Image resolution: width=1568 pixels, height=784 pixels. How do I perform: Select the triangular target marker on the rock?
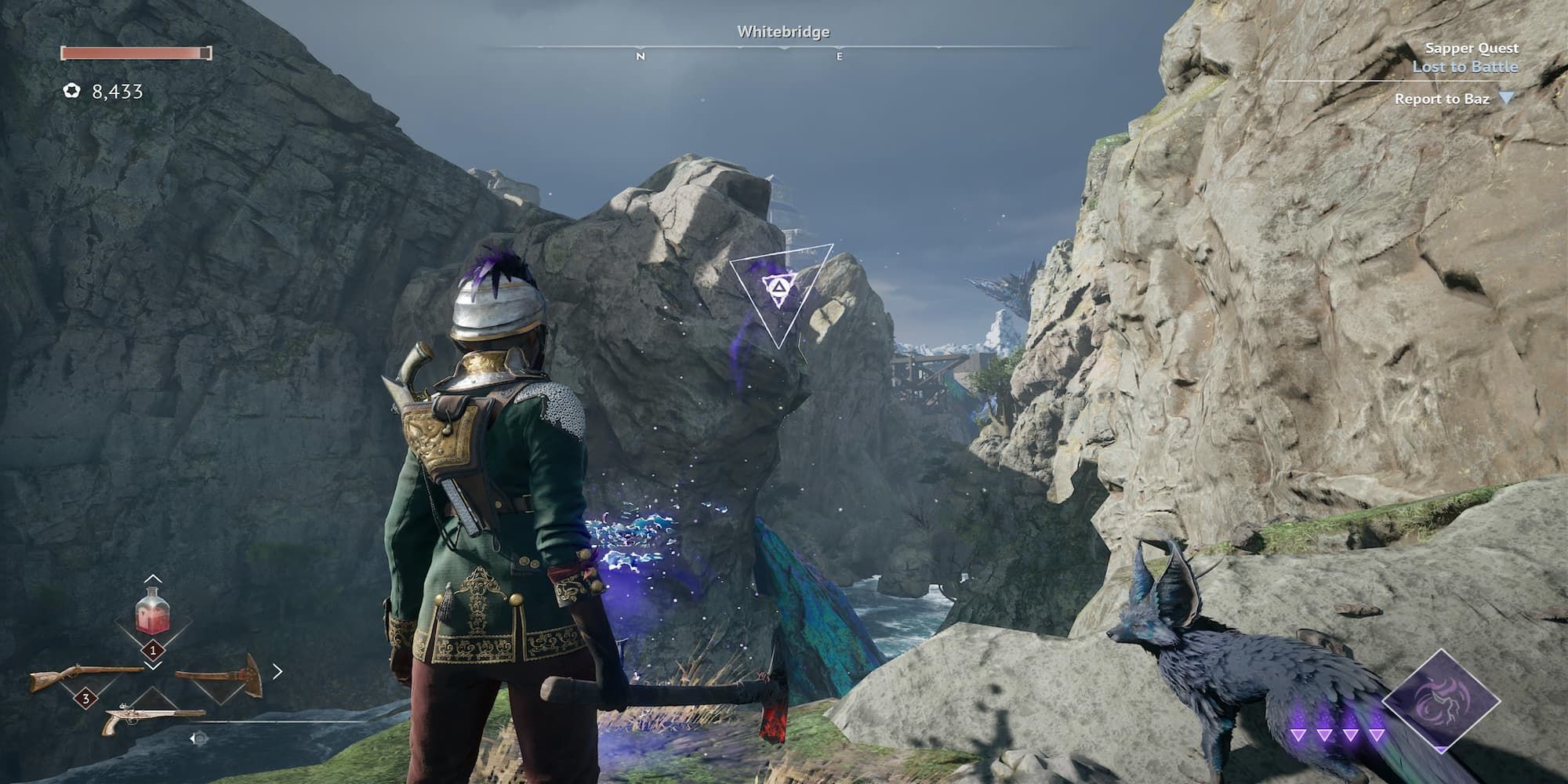point(779,292)
